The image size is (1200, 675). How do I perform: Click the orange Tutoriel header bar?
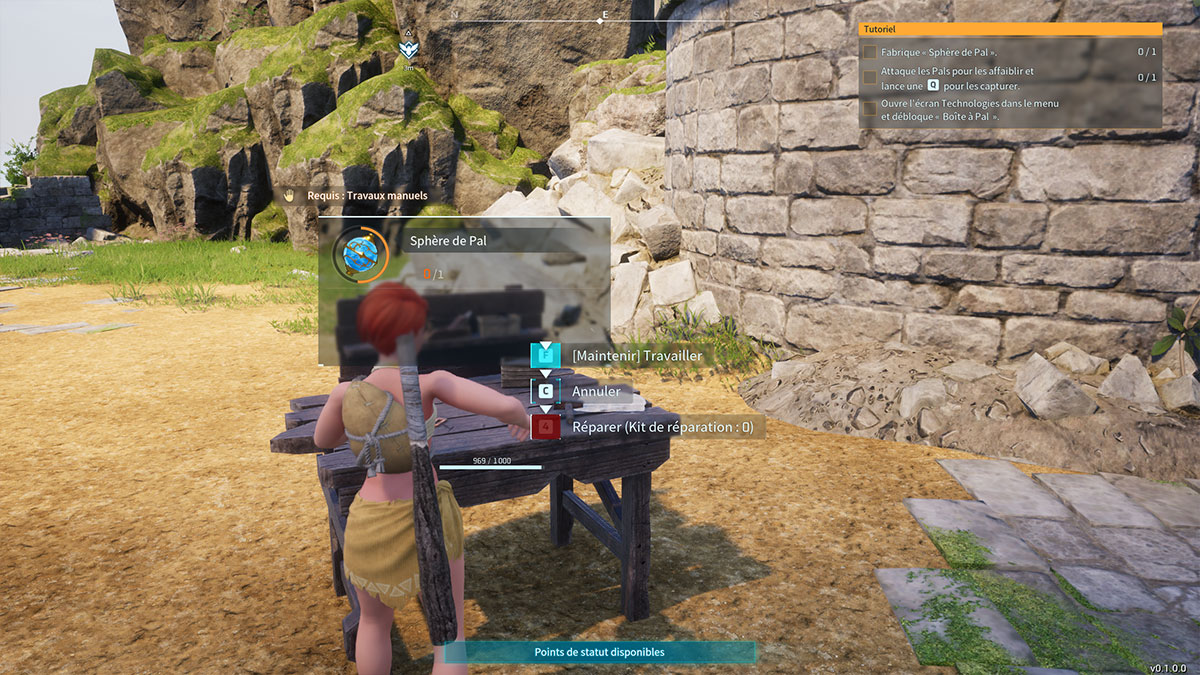[x=1010, y=30]
